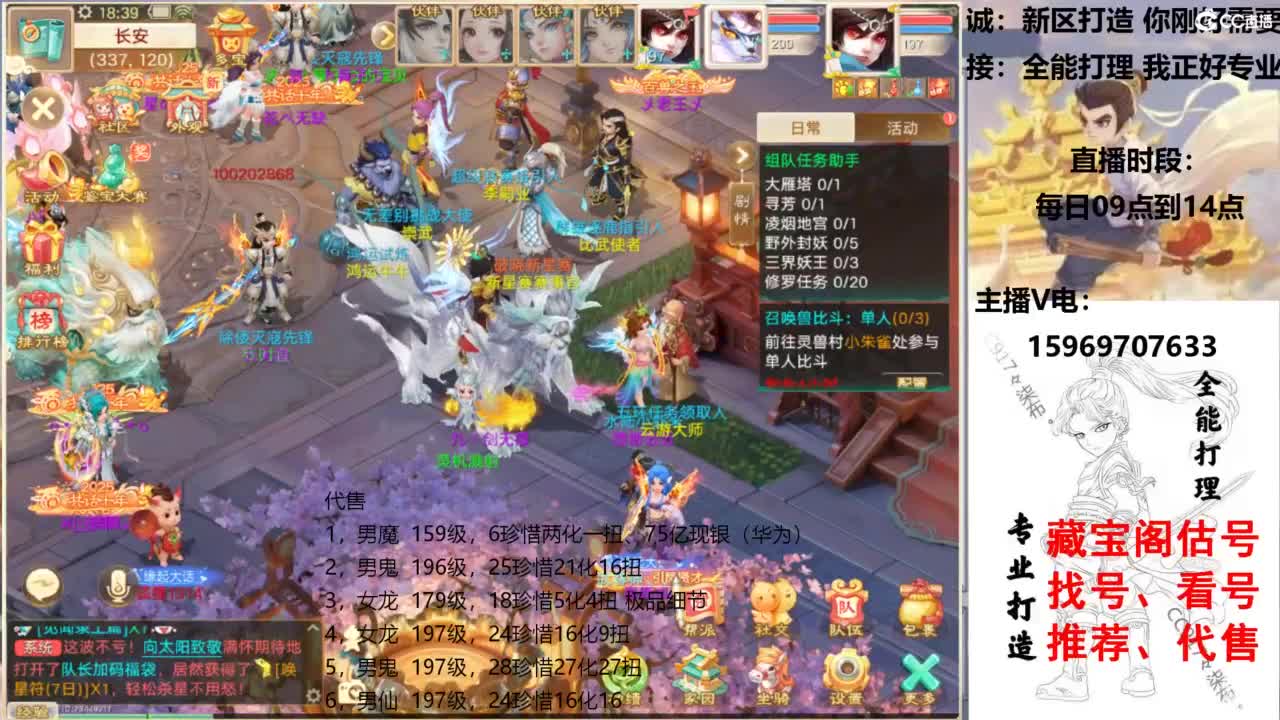Collapse the shortcut menu using the 更多 X
Screen dimensions: 1280x720
click(919, 670)
